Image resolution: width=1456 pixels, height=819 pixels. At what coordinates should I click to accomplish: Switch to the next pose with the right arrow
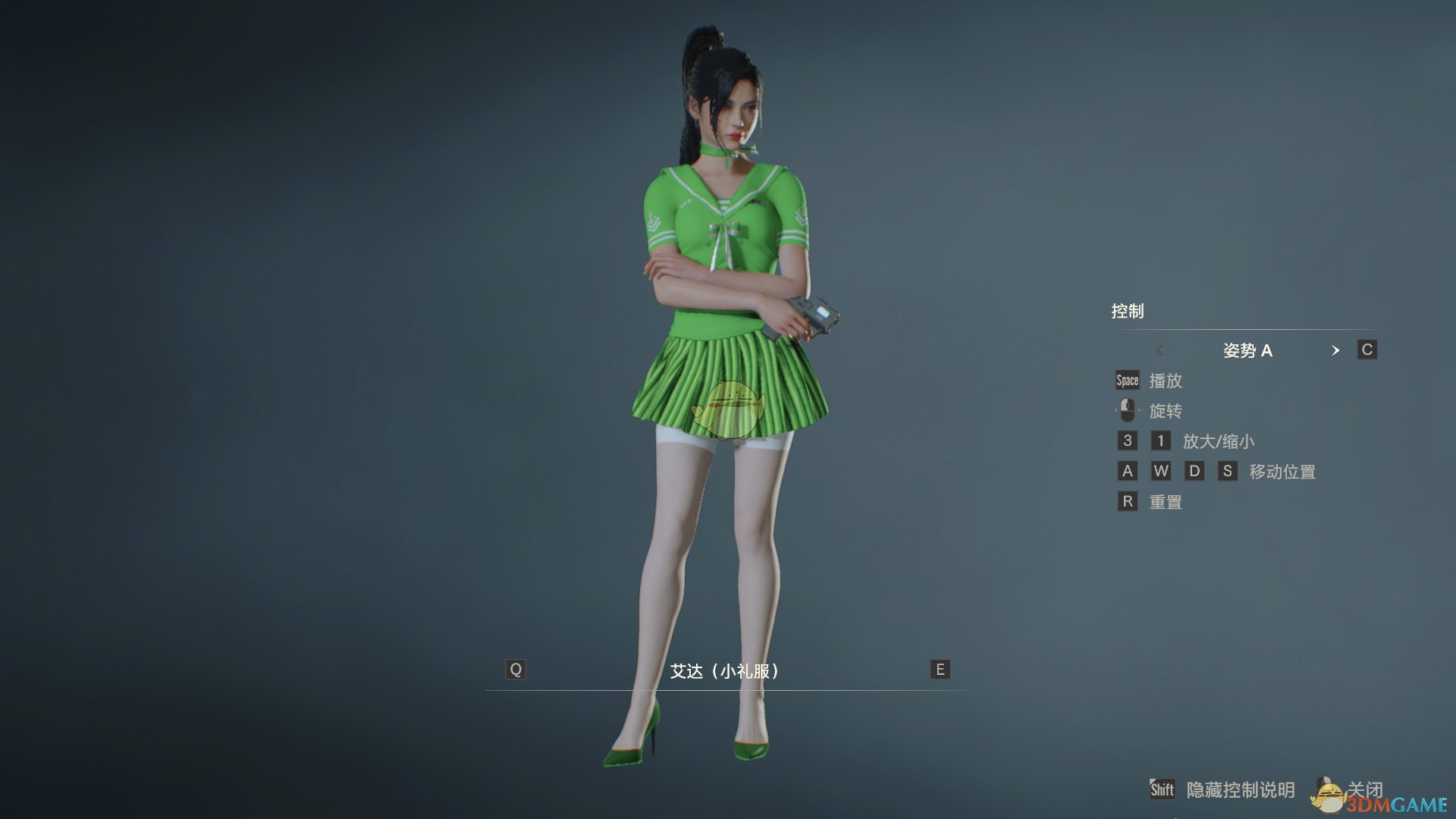(1336, 350)
